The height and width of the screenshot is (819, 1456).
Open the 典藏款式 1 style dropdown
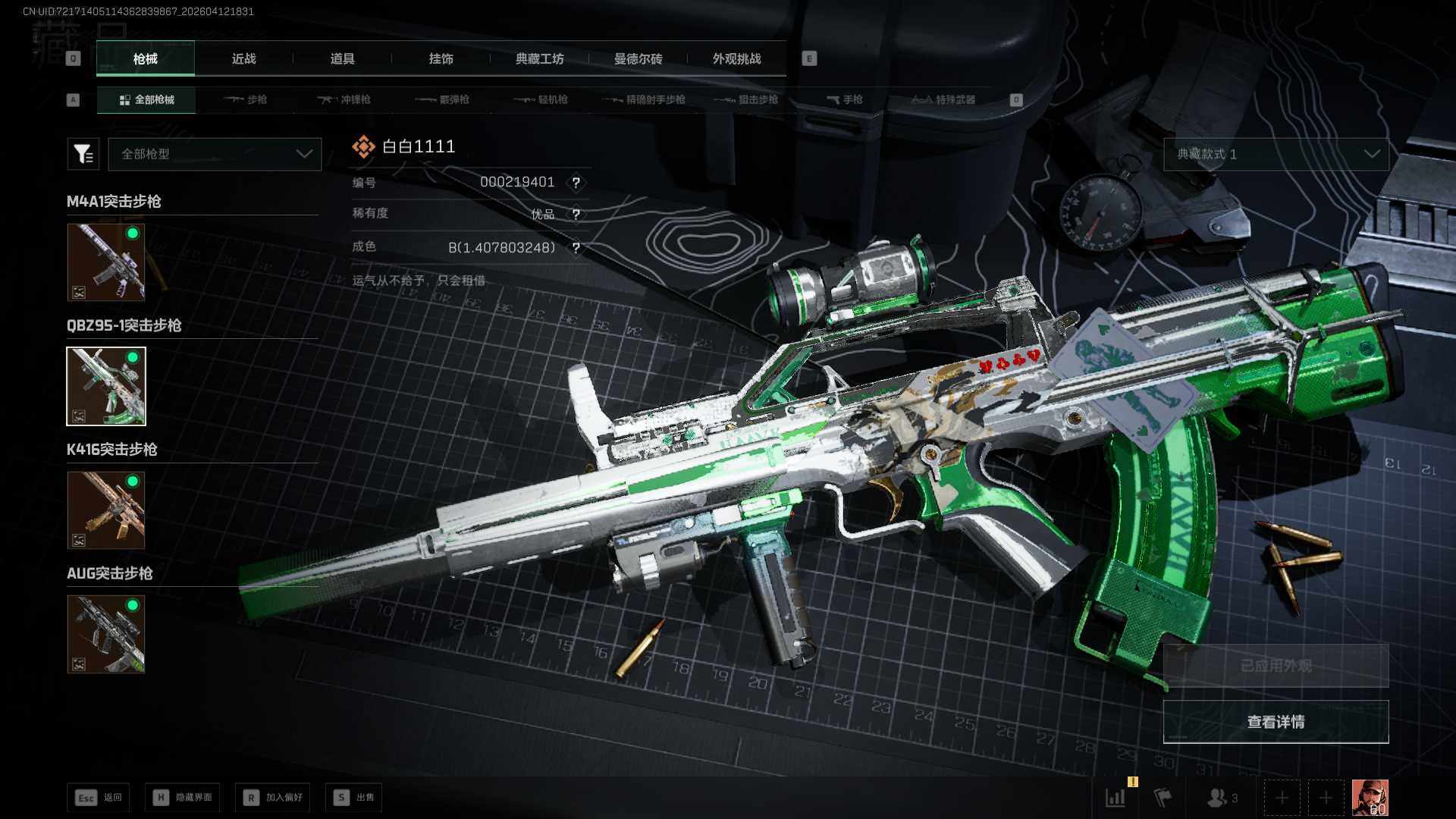tap(1276, 154)
